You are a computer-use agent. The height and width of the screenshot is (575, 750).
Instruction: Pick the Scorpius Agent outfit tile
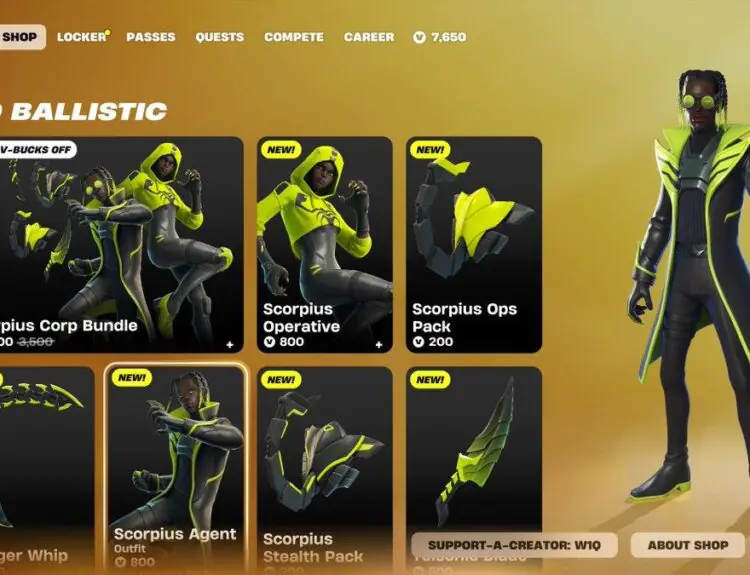[176, 468]
